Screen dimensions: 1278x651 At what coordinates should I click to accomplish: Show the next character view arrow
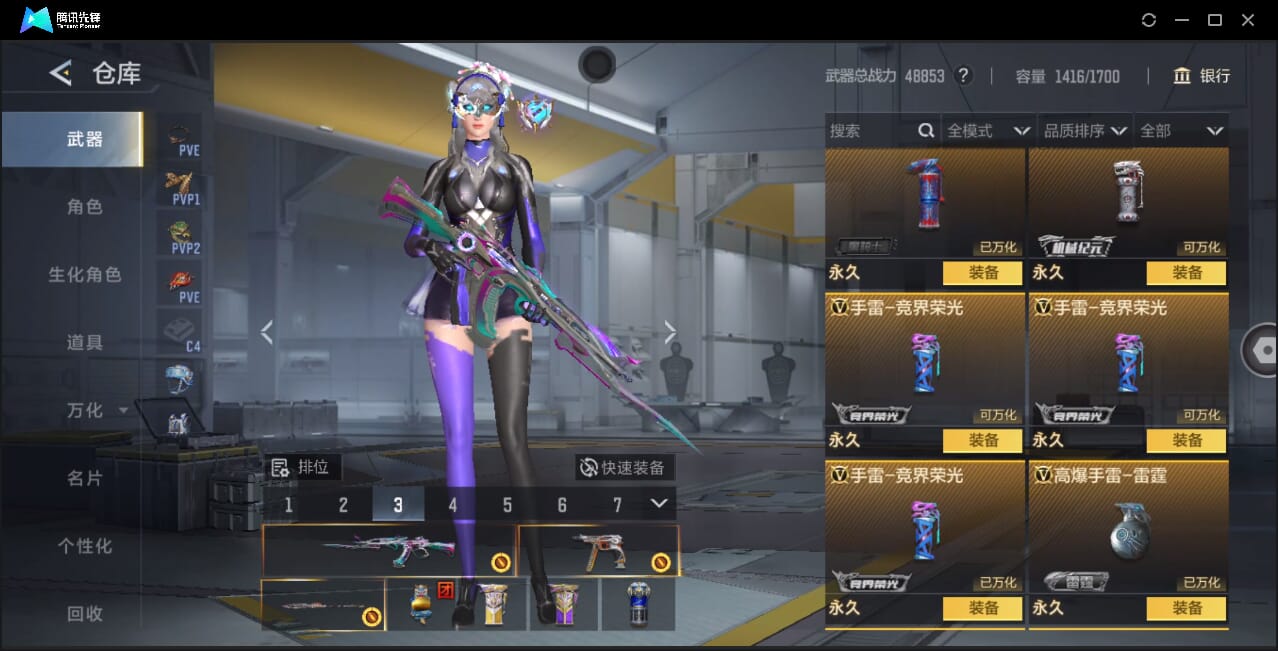click(x=670, y=333)
